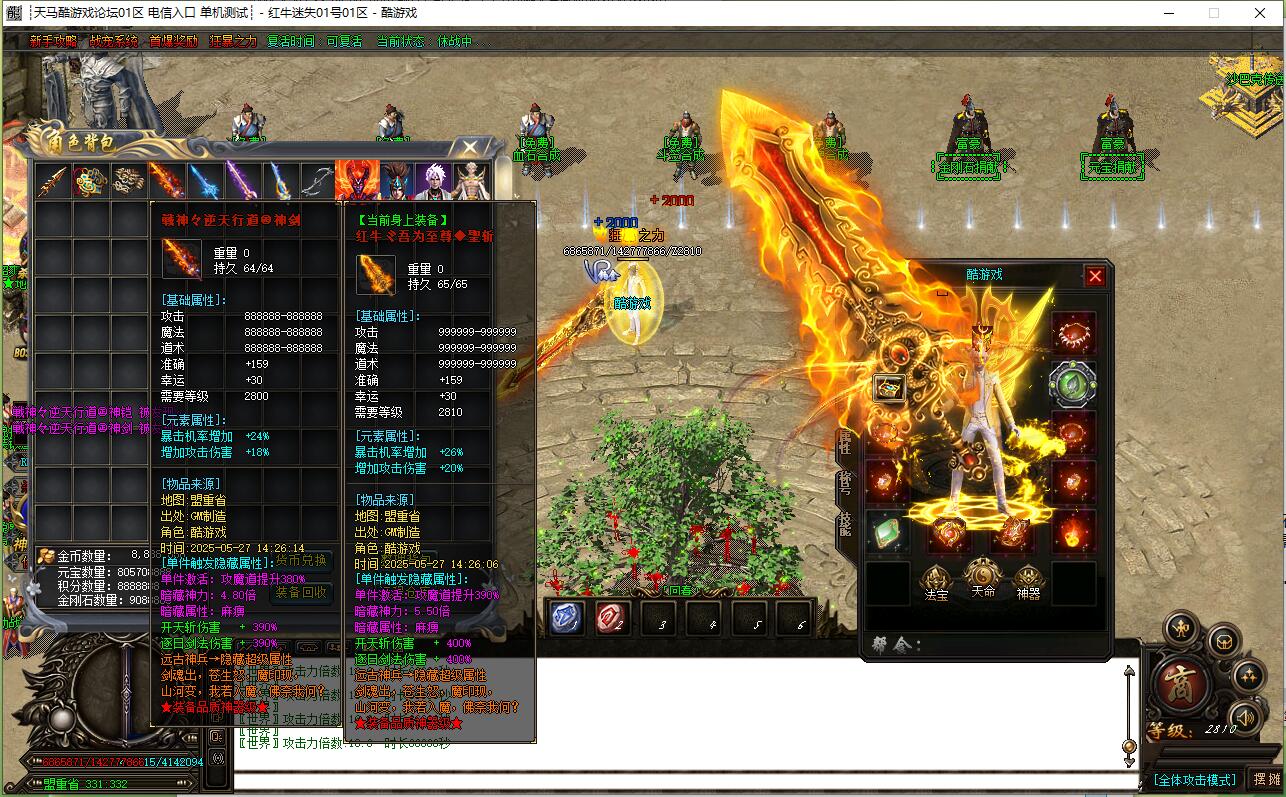Screen dimensions: 1286x797
Task: Minimize the game window
Action: coord(1168,13)
